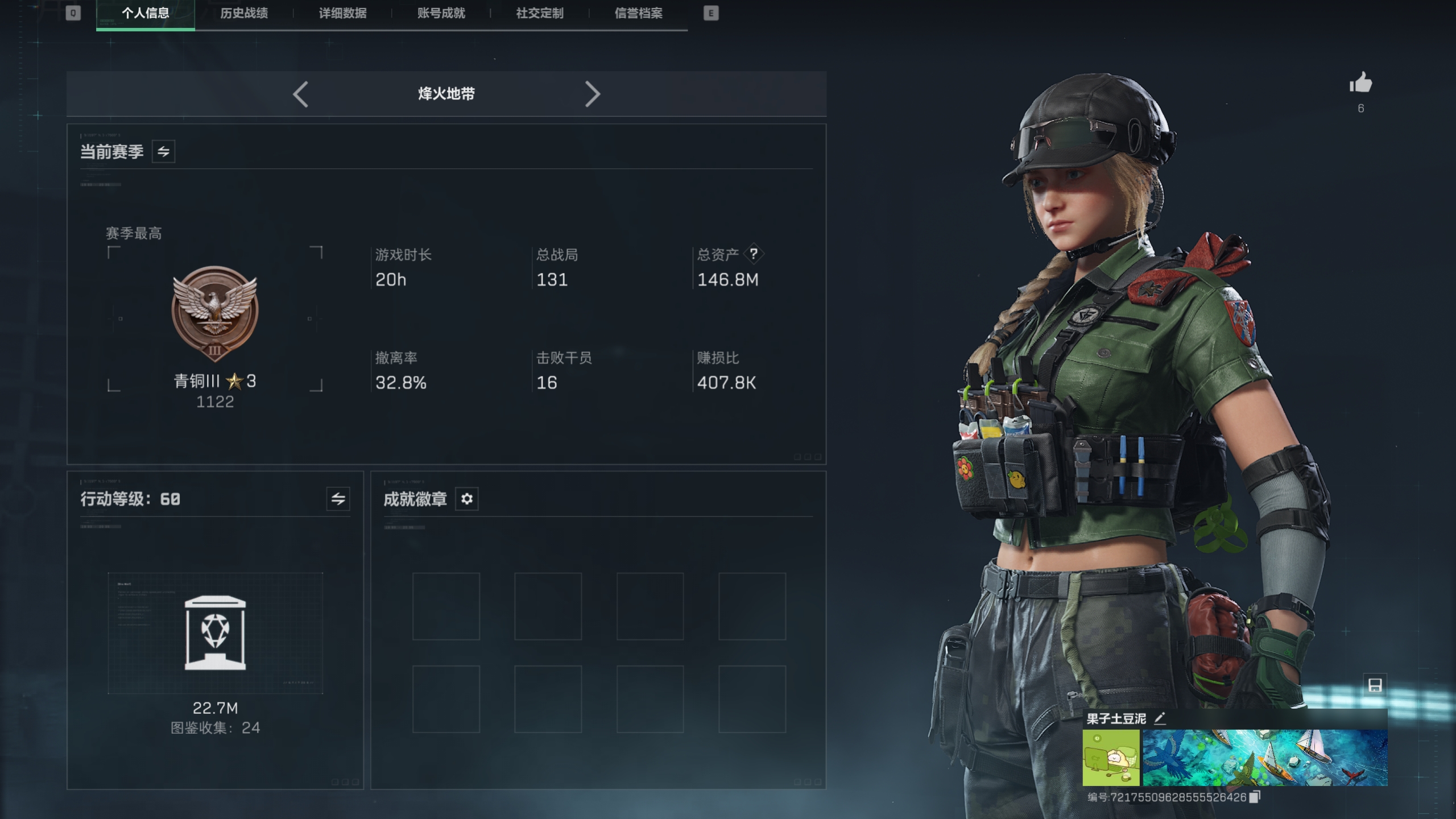Click the save icon above the banner

click(1375, 685)
